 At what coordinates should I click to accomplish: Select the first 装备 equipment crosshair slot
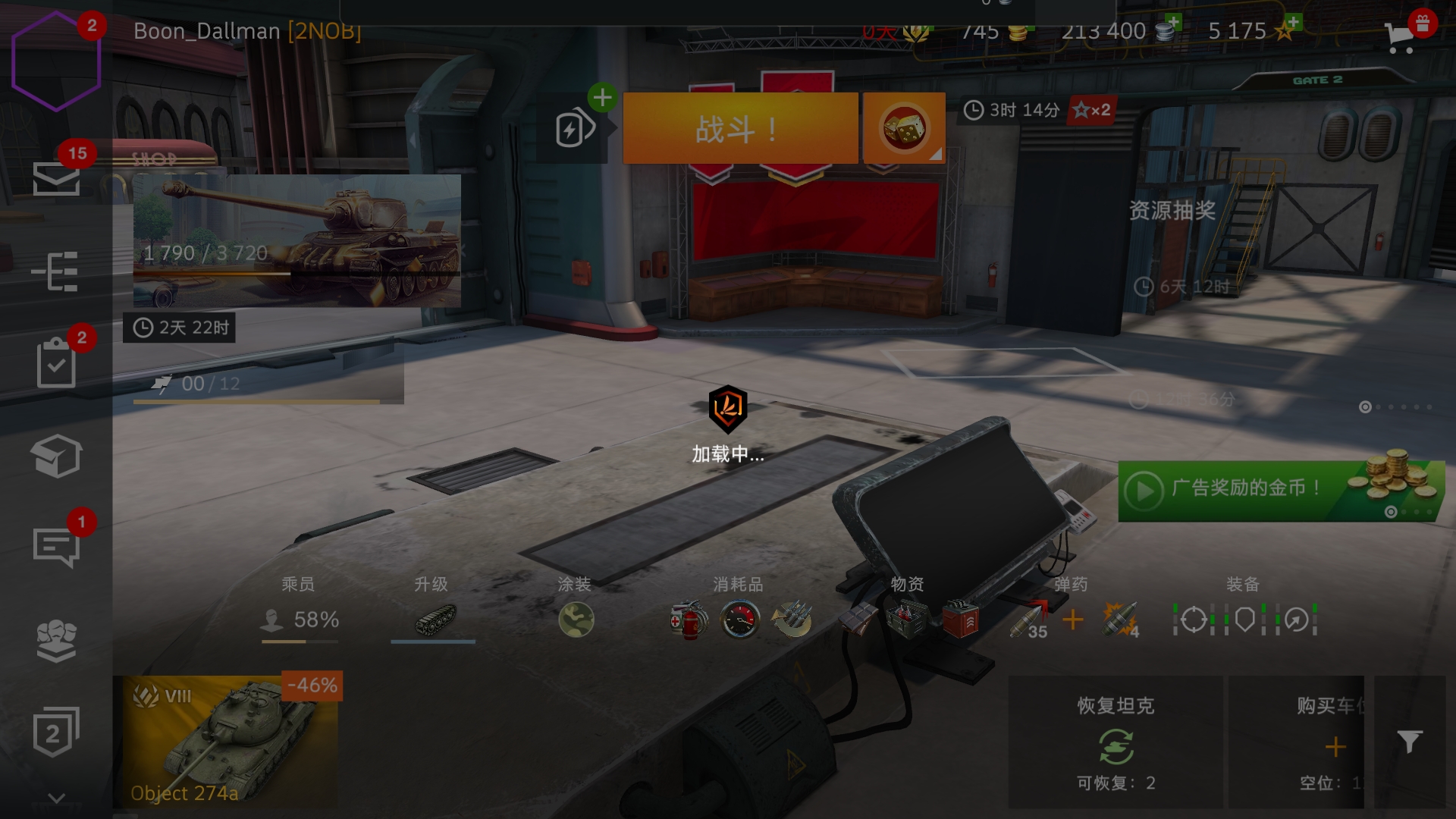pos(1194,620)
